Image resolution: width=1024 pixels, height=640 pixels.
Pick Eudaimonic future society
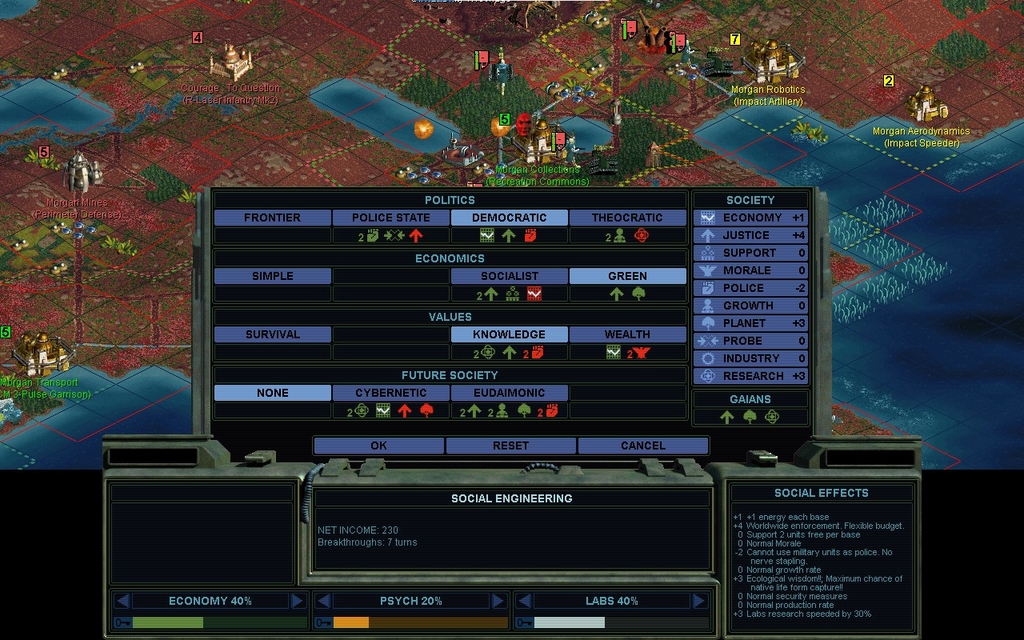tap(509, 393)
